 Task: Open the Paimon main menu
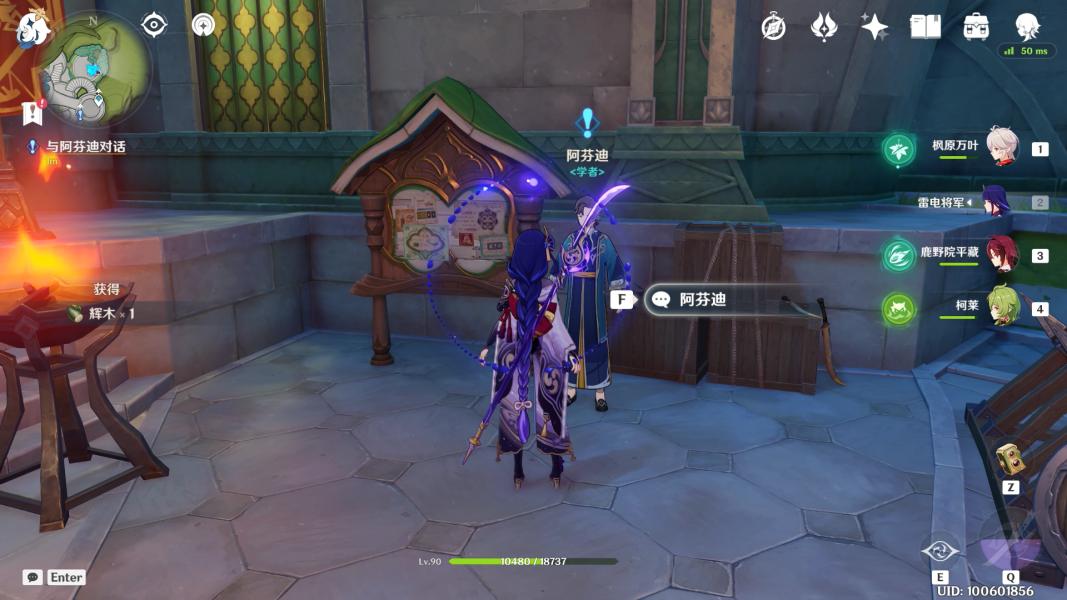tap(33, 27)
